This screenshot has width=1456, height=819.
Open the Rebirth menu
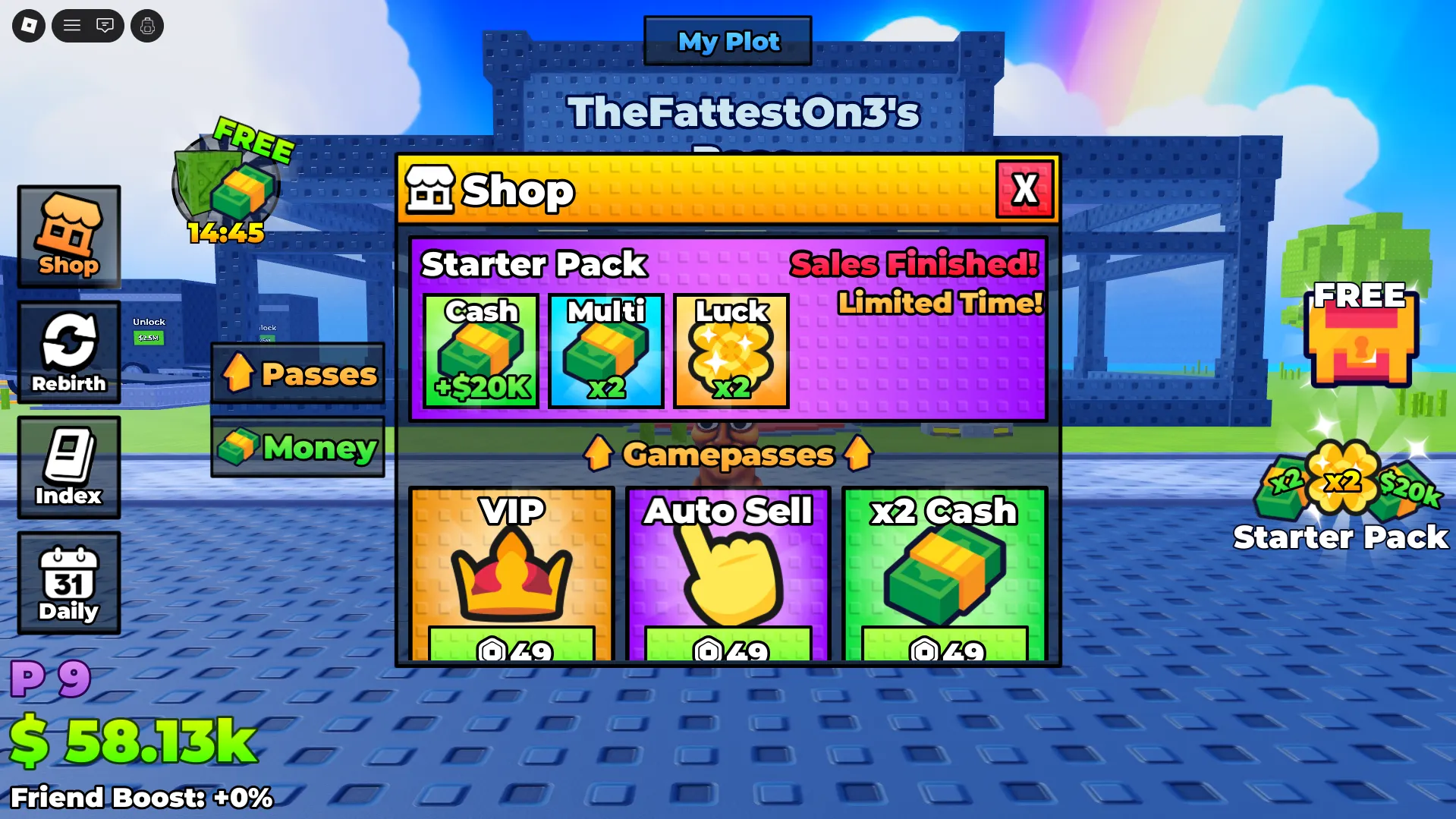click(x=69, y=351)
